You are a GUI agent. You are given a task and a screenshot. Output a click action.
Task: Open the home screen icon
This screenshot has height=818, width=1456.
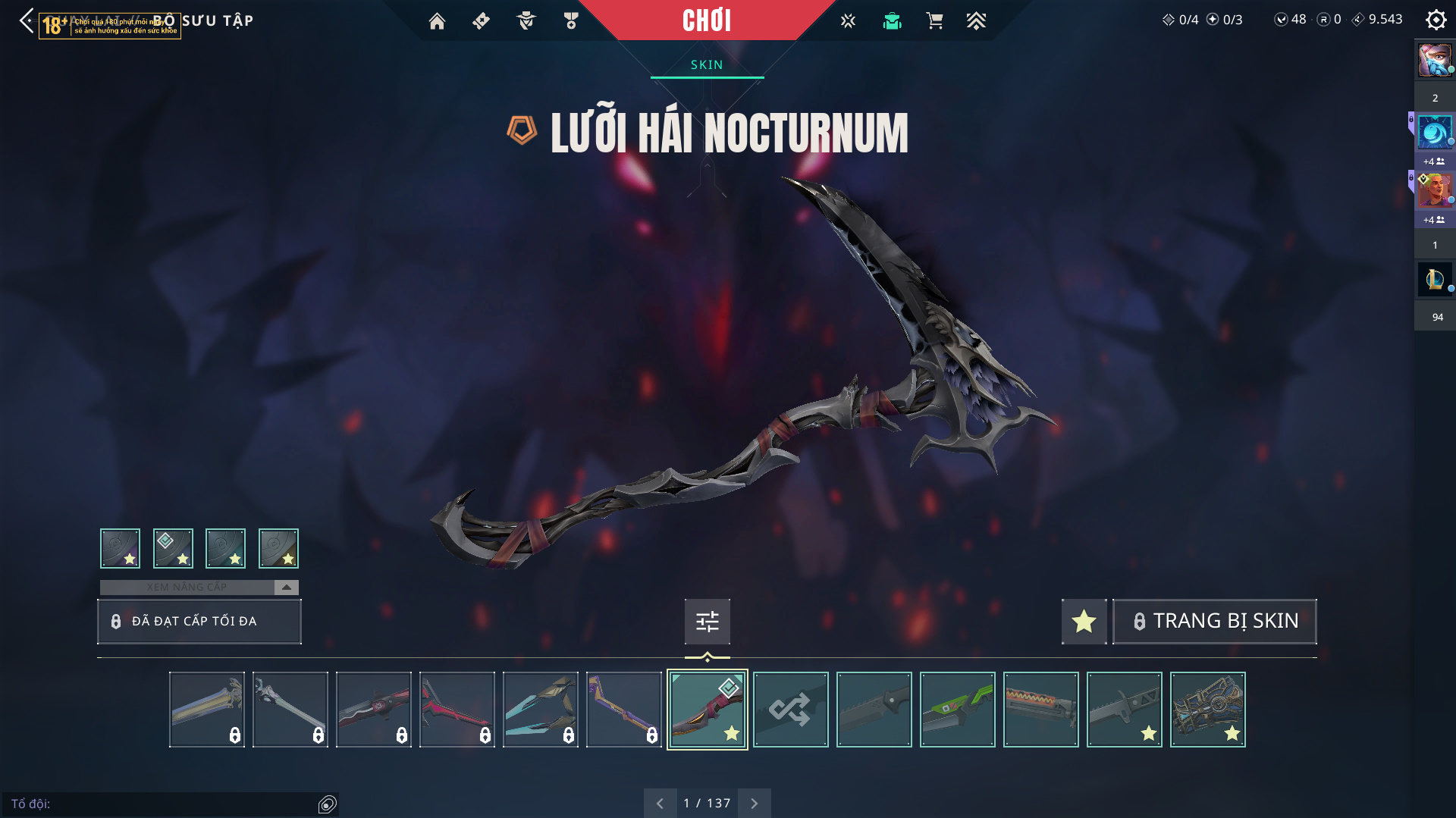click(x=437, y=21)
